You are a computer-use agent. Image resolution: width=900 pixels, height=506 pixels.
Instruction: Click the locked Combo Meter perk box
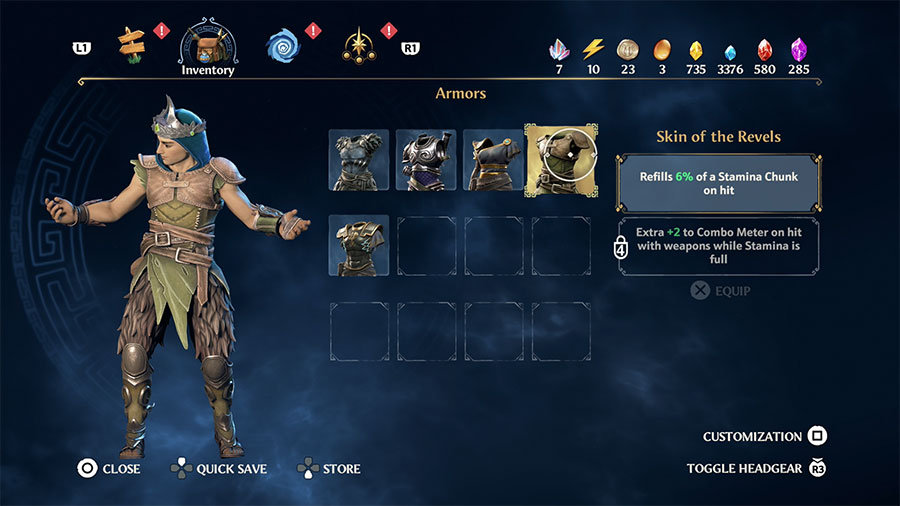[719, 245]
